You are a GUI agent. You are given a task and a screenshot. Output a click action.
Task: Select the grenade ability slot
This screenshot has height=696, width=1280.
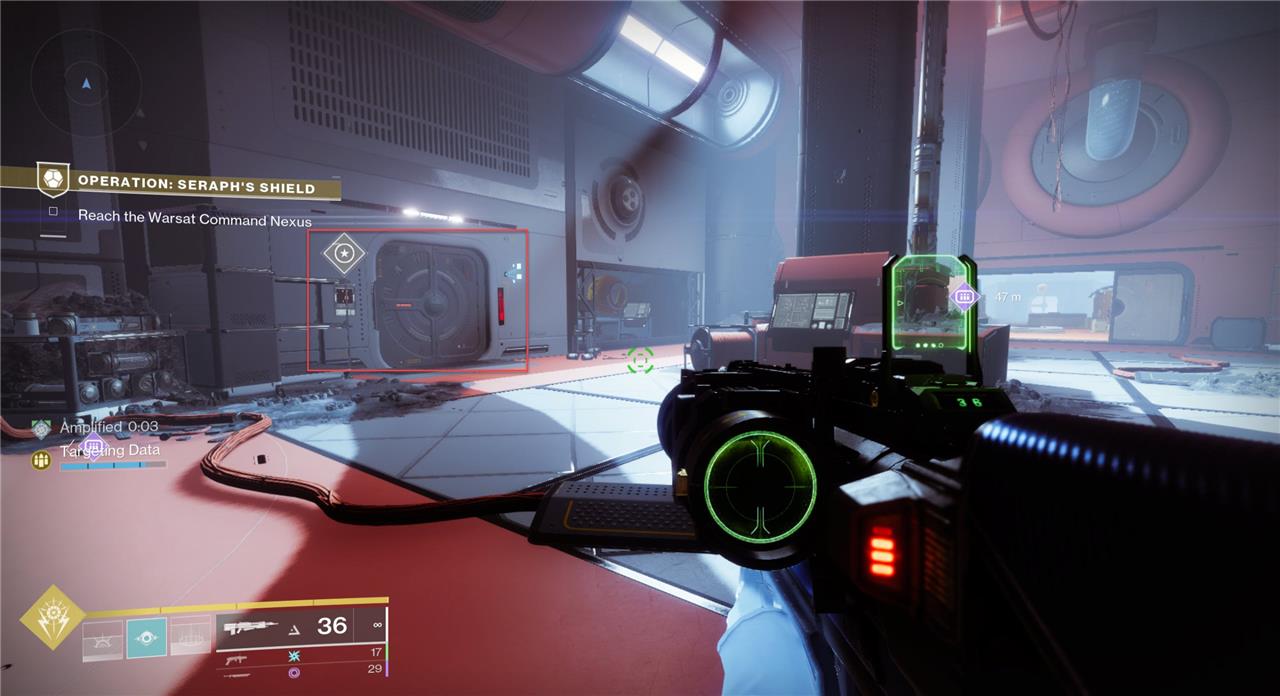pyautogui.click(x=102, y=640)
